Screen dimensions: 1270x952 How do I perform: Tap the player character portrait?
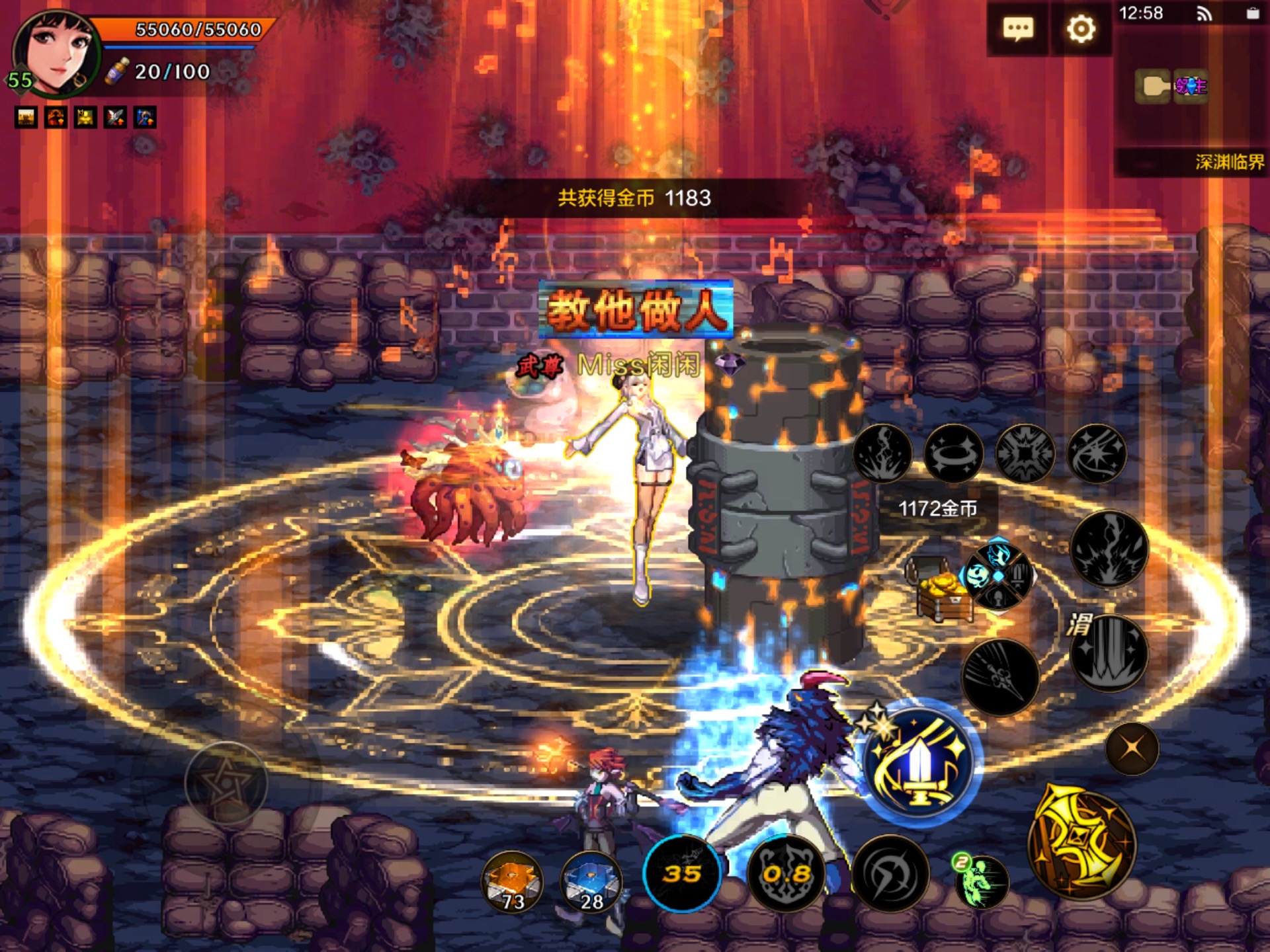point(56,54)
